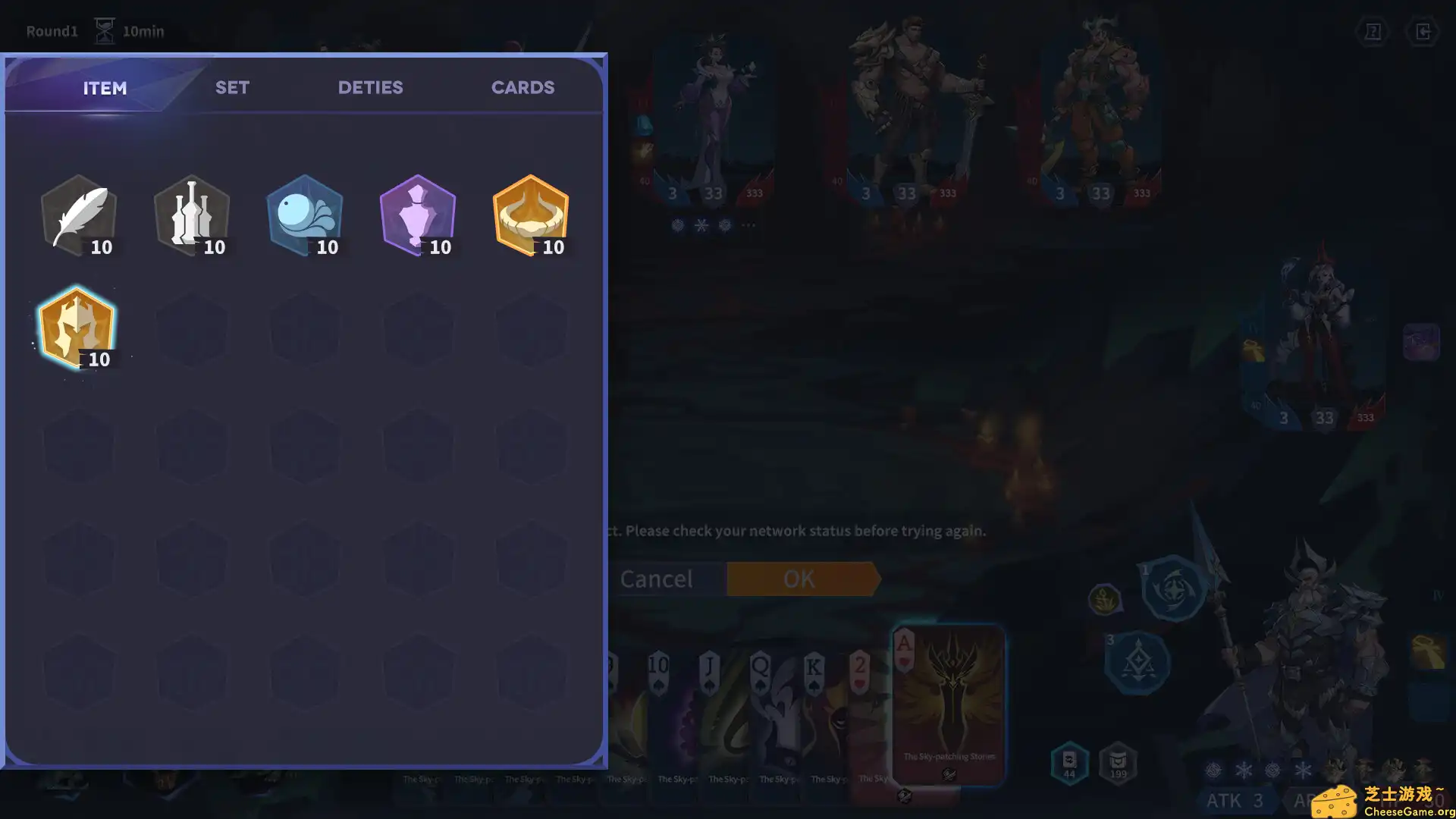Switch to the CARDS tab
Screen dimensions: 1456x819
click(522, 87)
